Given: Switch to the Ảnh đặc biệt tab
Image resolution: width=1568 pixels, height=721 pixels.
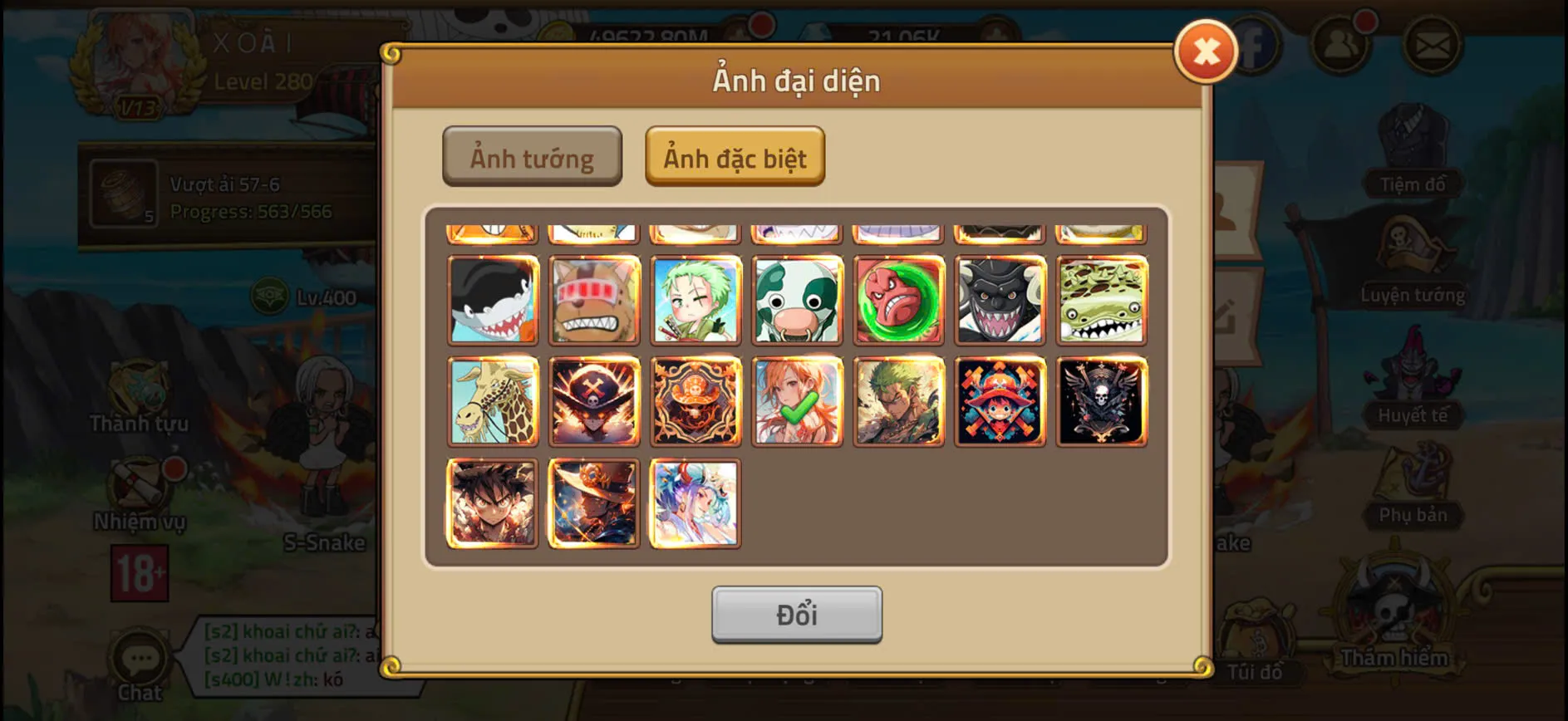Looking at the screenshot, I should (735, 158).
